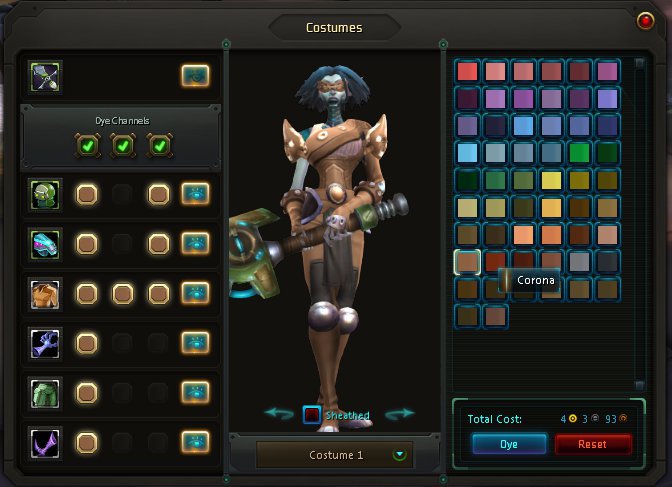Pick the bright yellow dye swatch
Viewport: 672px width, 487px height.
click(551, 181)
